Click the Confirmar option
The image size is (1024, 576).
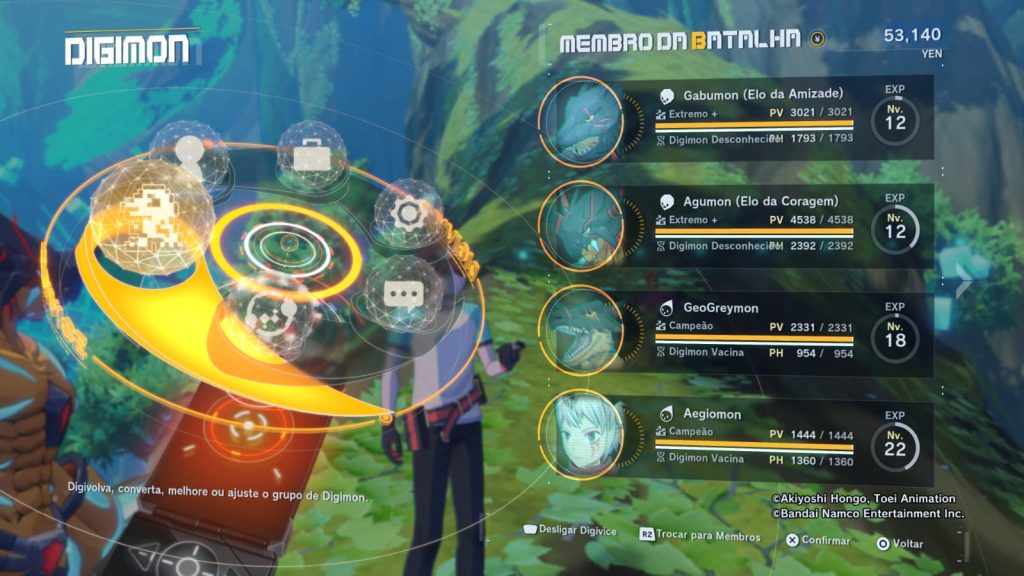click(x=818, y=541)
